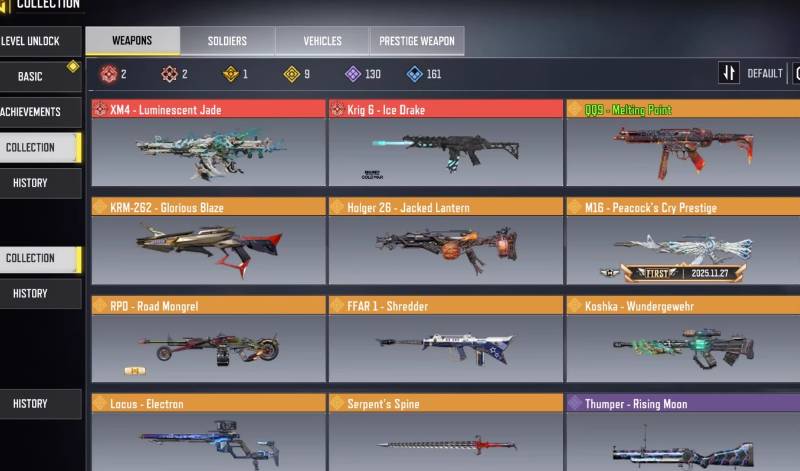This screenshot has width=800, height=471.
Task: Open the Level Unlock section
Action: click(x=32, y=41)
